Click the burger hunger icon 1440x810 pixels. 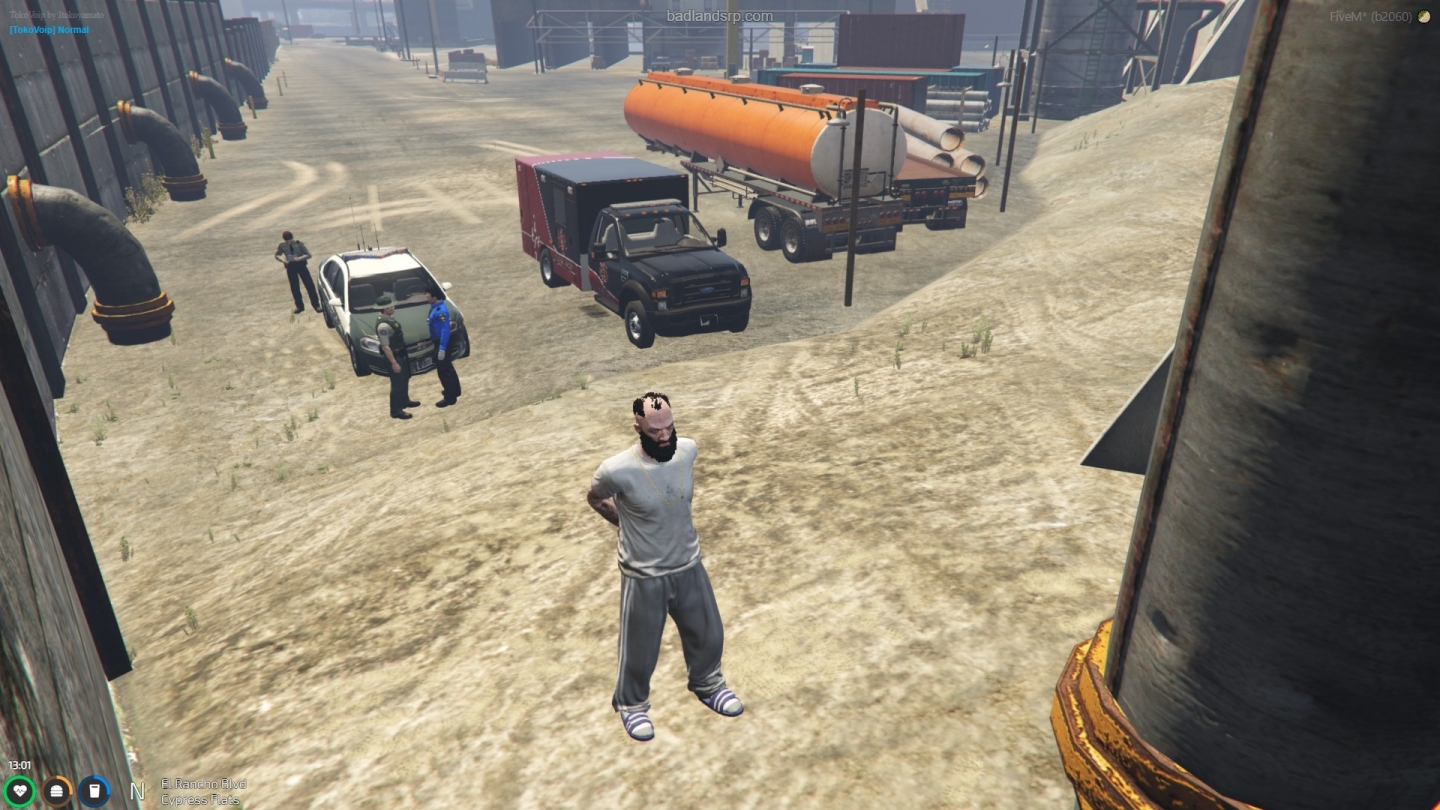pos(58,790)
